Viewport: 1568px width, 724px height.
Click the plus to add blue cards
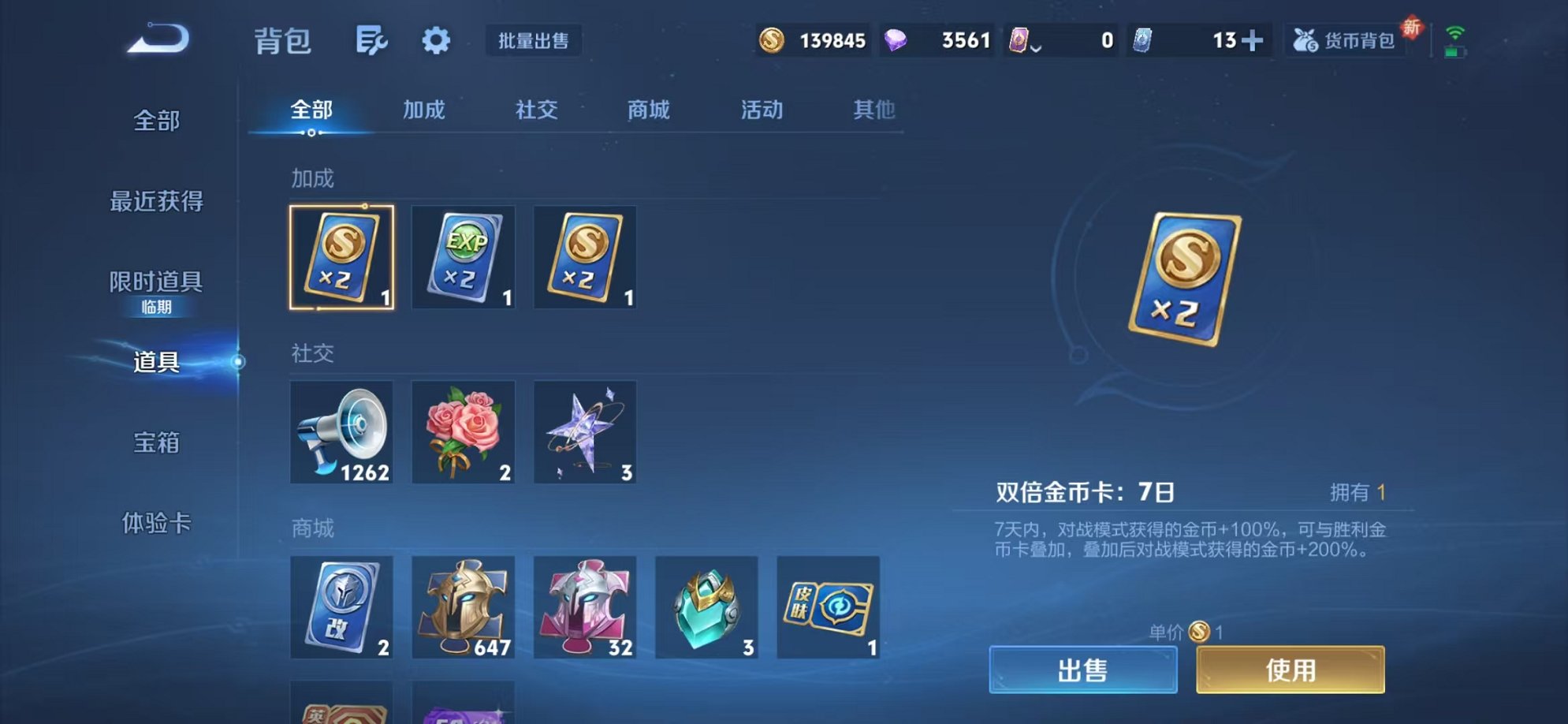(1253, 39)
